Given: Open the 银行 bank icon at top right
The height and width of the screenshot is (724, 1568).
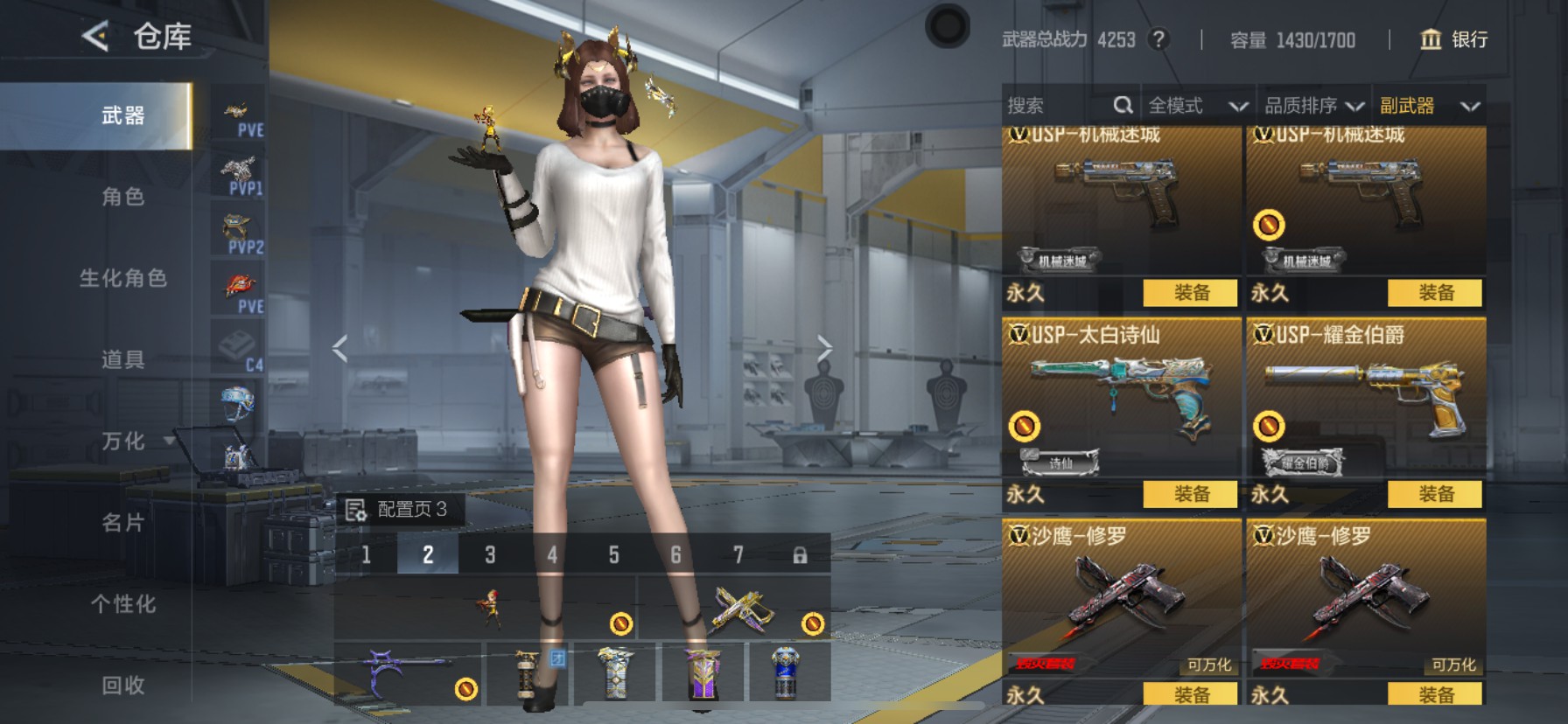Looking at the screenshot, I should click(x=1433, y=40).
